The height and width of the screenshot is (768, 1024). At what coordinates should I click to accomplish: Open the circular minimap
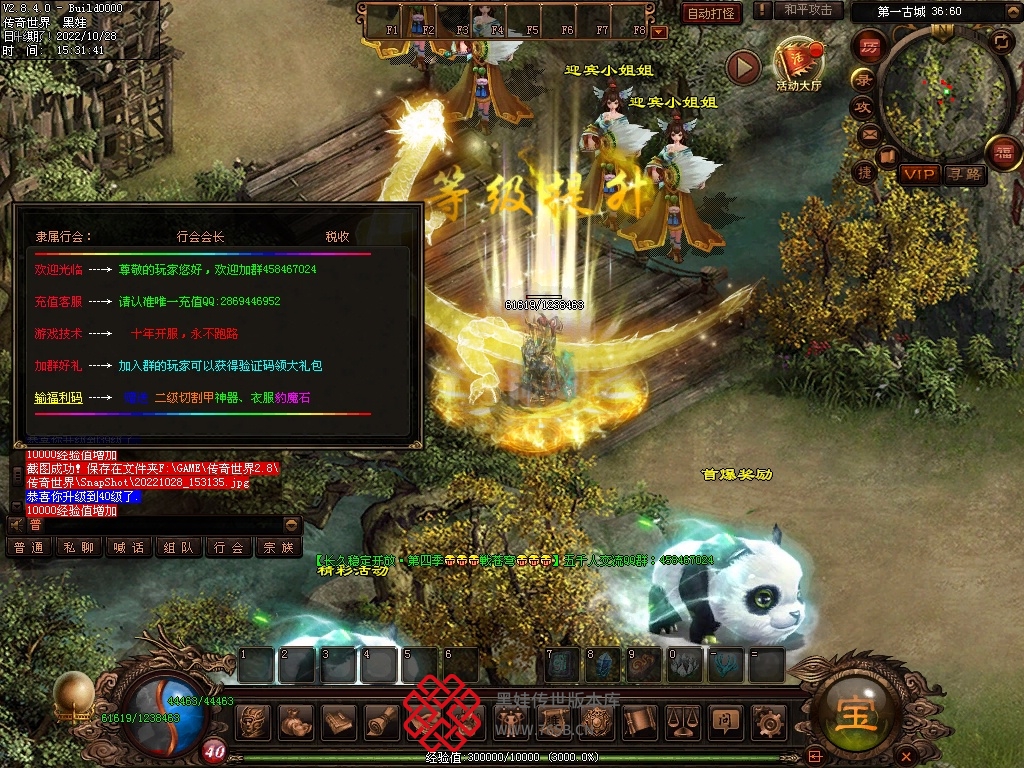940,90
